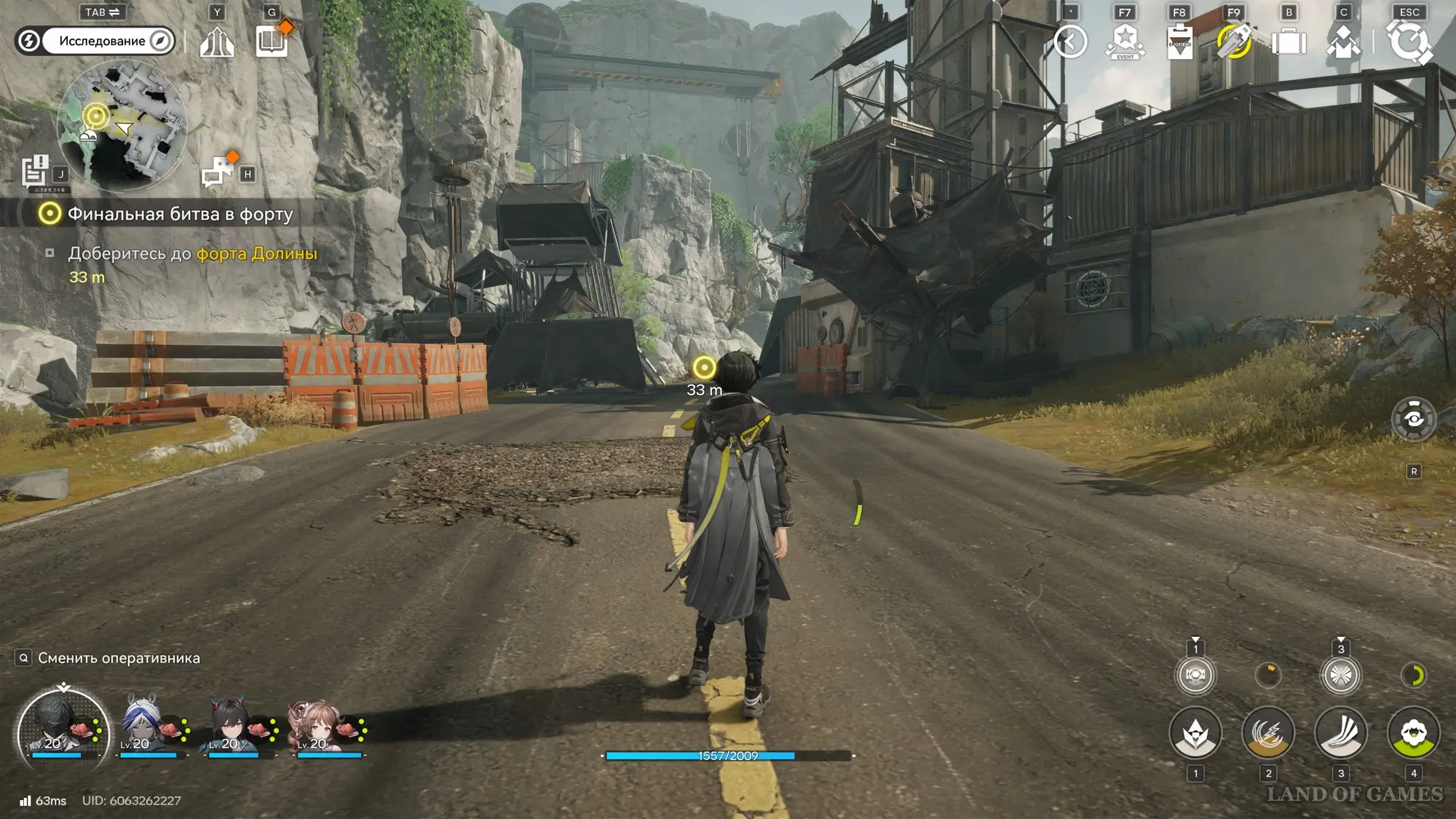Open the clipboard icon in the top bar
The width and height of the screenshot is (1456, 819).
tap(1179, 41)
